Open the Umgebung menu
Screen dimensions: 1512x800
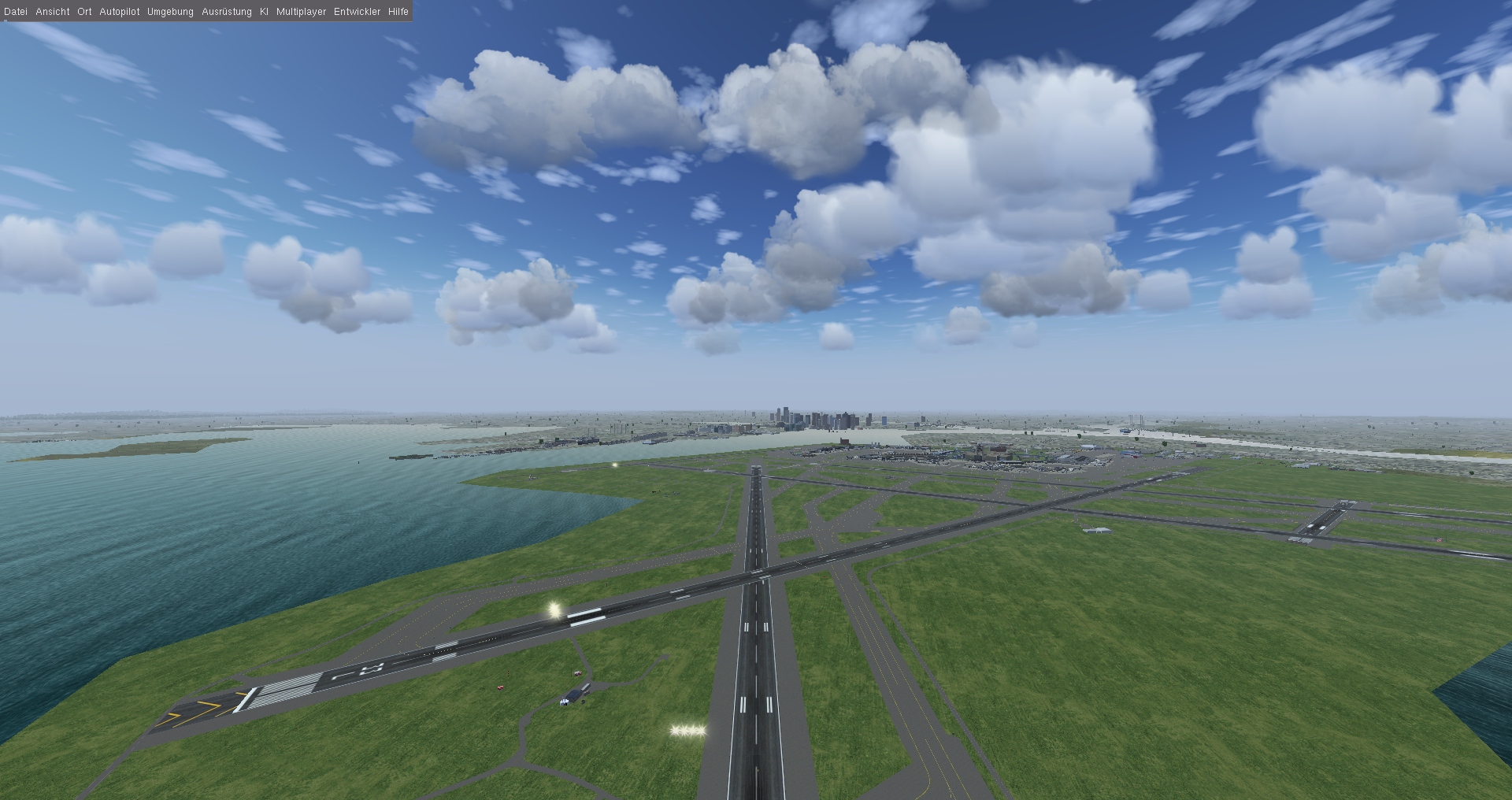click(169, 12)
